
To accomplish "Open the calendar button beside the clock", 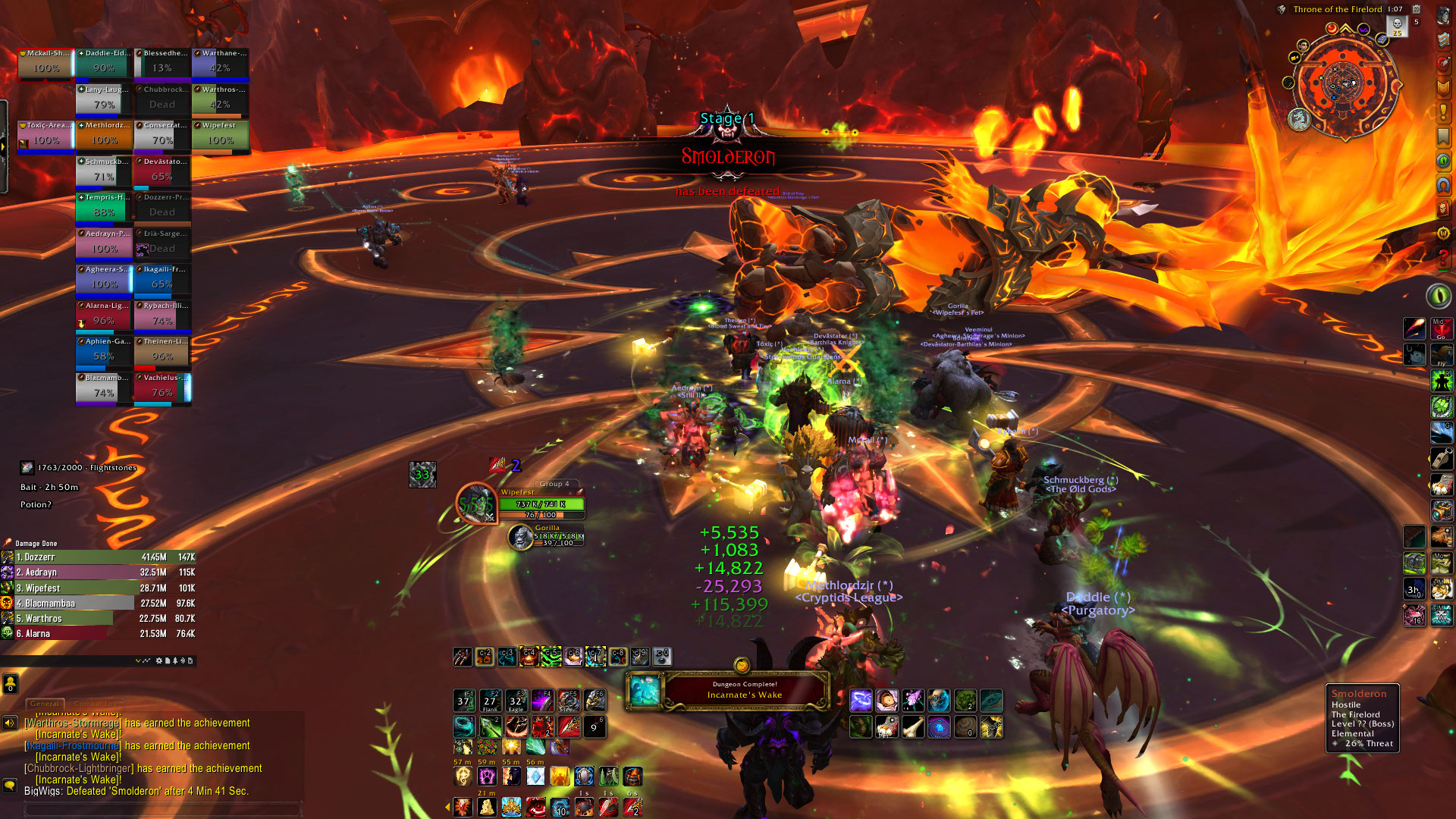I will (1416, 10).
